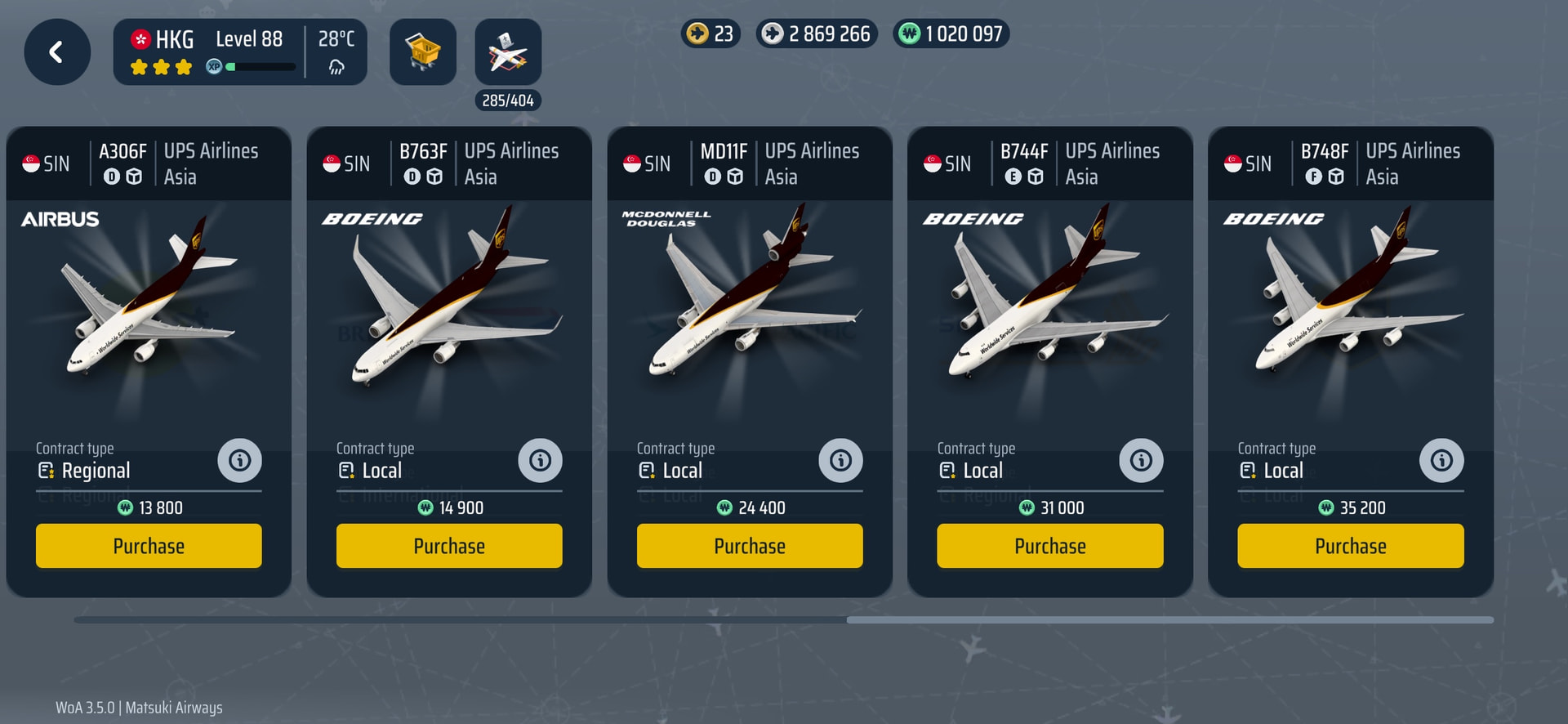Viewport: 1568px width, 724px height.
Task: Purchase the MD11F UPS contract
Action: pyautogui.click(x=749, y=546)
